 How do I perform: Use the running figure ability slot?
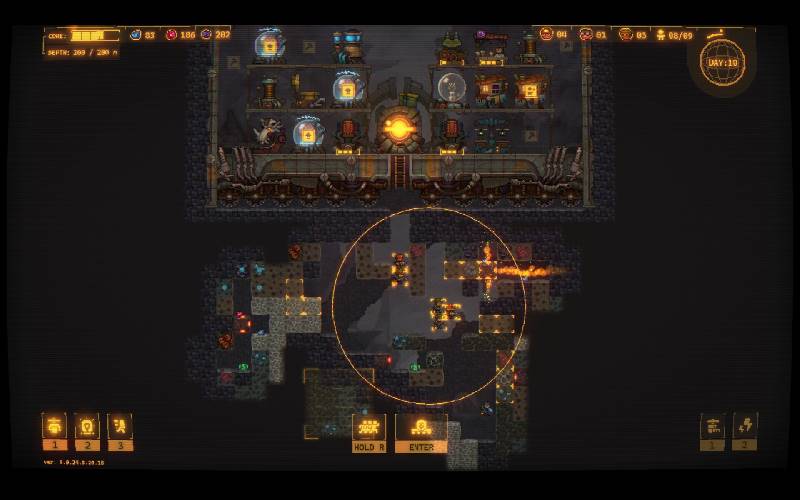(119, 426)
